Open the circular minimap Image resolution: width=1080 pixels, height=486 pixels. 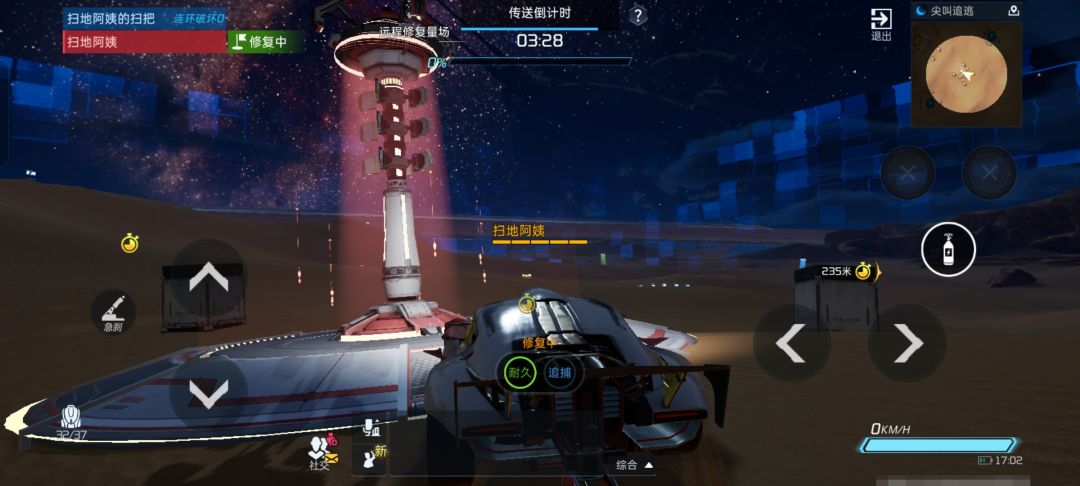point(965,74)
